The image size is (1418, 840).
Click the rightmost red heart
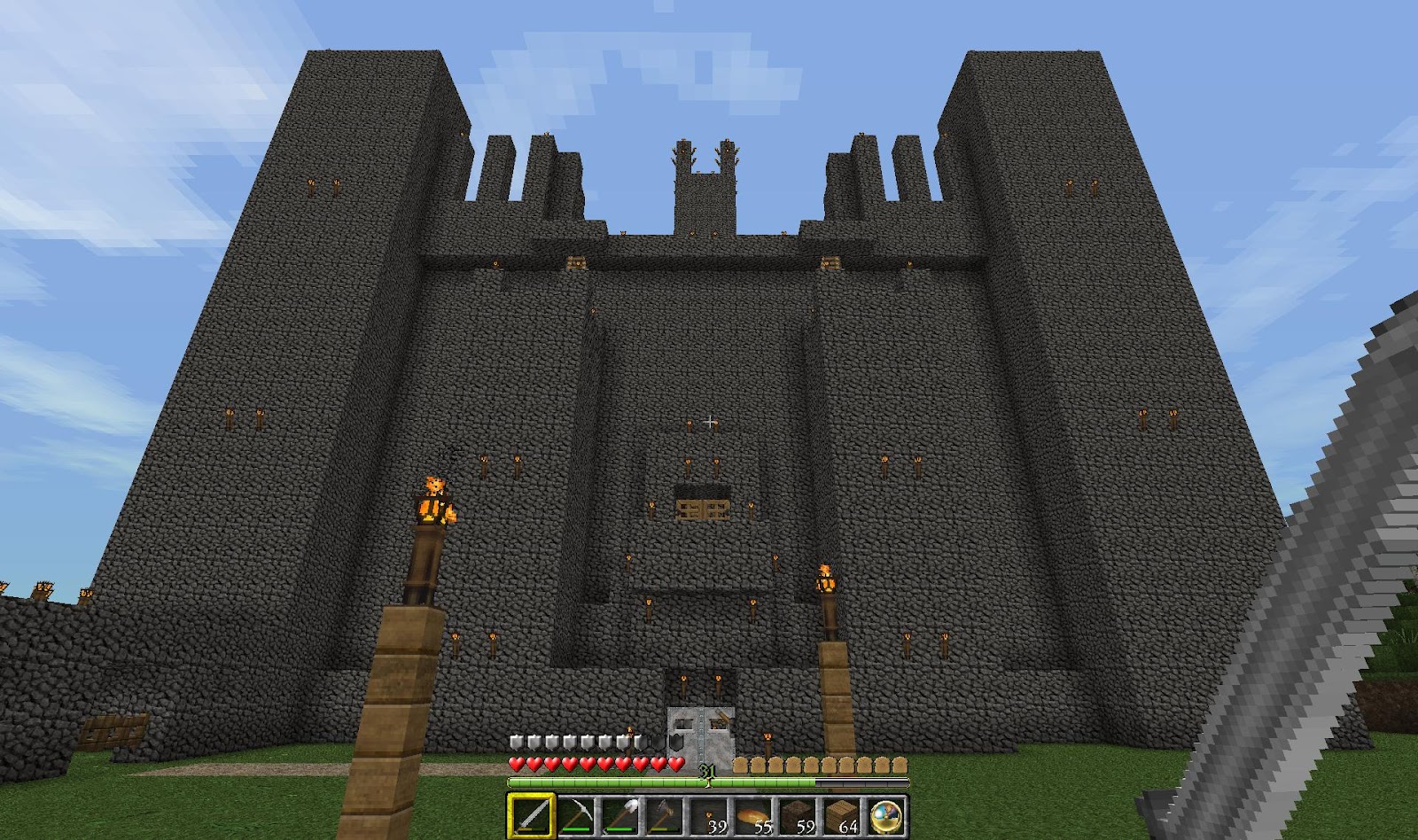(x=674, y=763)
